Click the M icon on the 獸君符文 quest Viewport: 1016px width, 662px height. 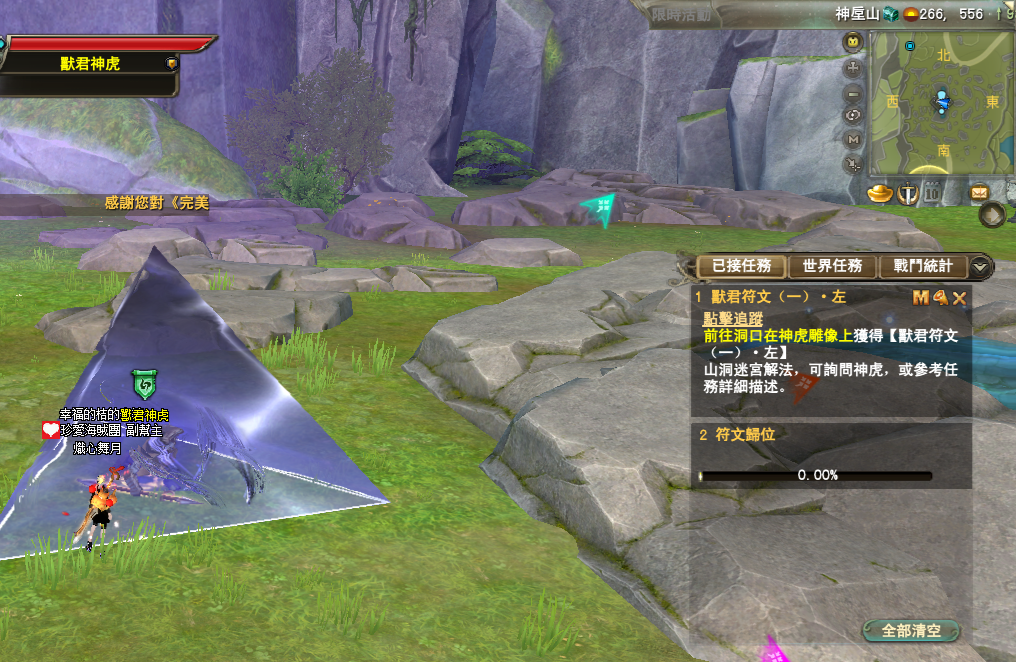pos(921,297)
